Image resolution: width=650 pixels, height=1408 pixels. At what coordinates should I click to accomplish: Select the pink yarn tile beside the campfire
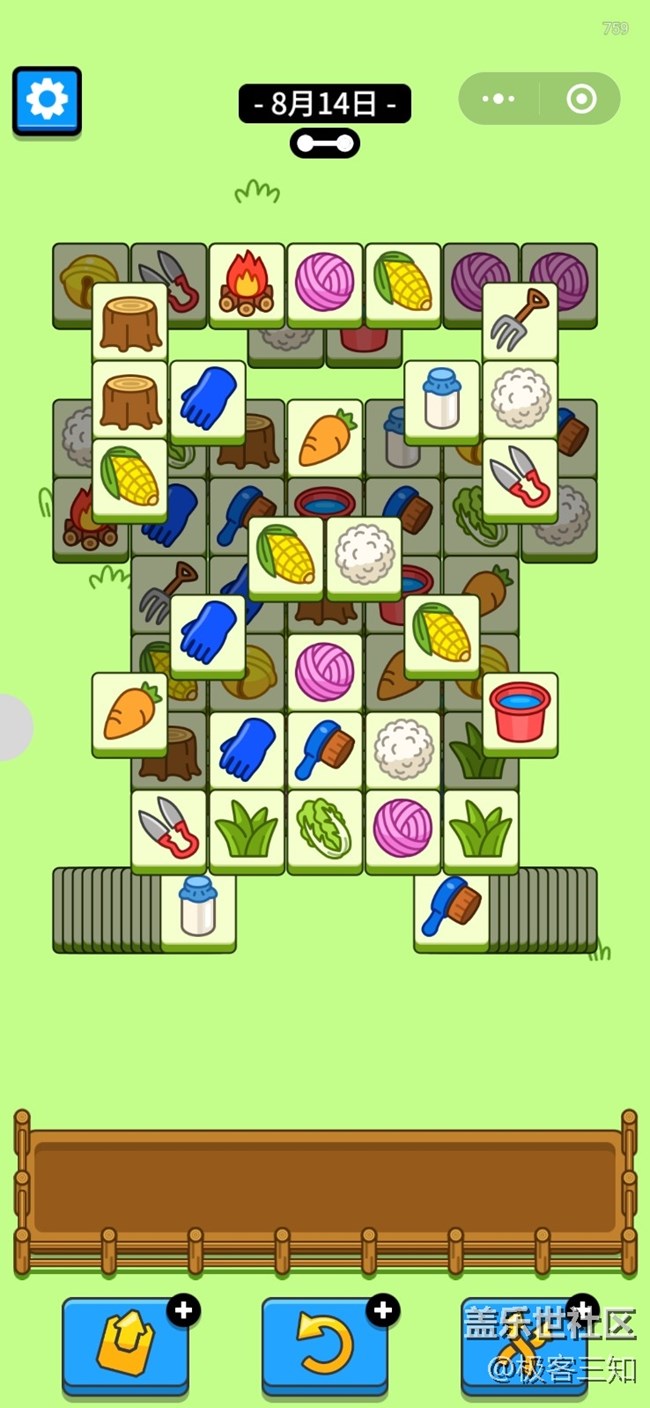325,283
